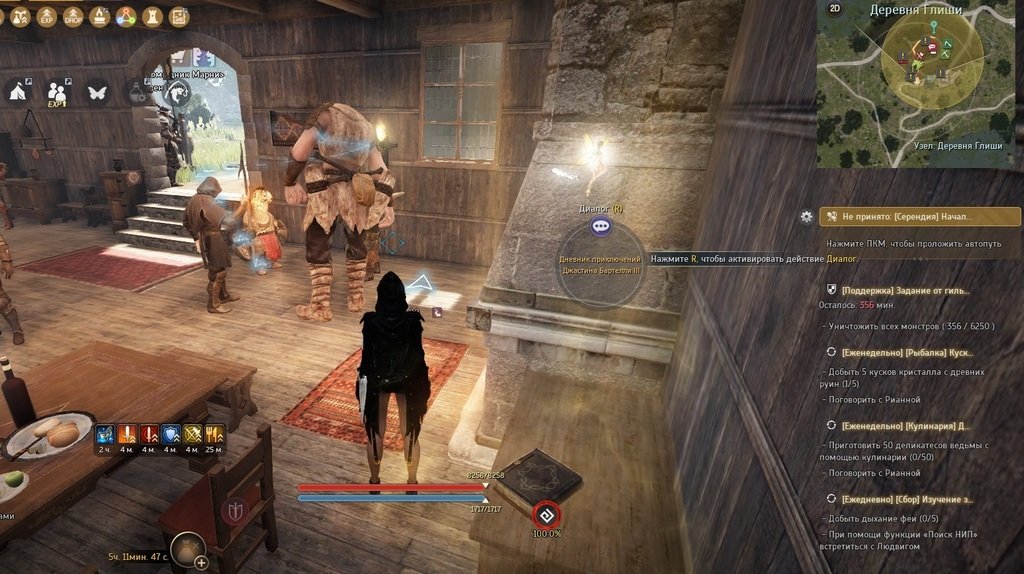
Task: Open the DROP bonus icon
Action: (x=73, y=17)
